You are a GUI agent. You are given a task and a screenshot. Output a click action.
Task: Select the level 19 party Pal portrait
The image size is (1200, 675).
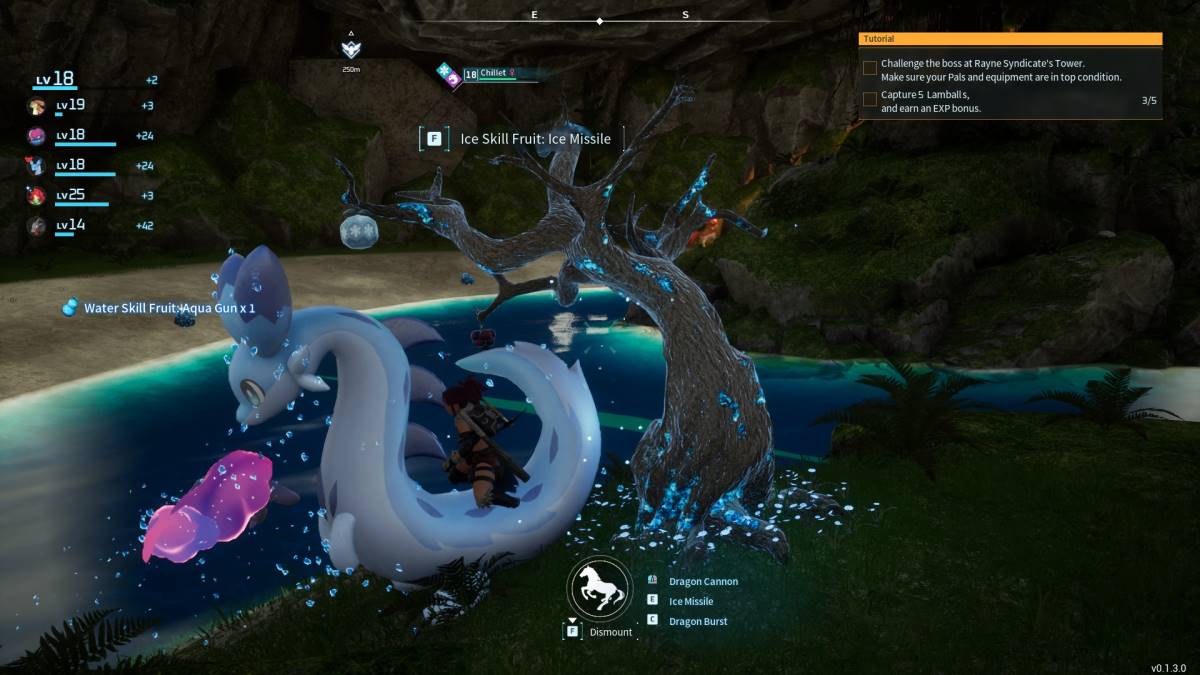click(37, 106)
